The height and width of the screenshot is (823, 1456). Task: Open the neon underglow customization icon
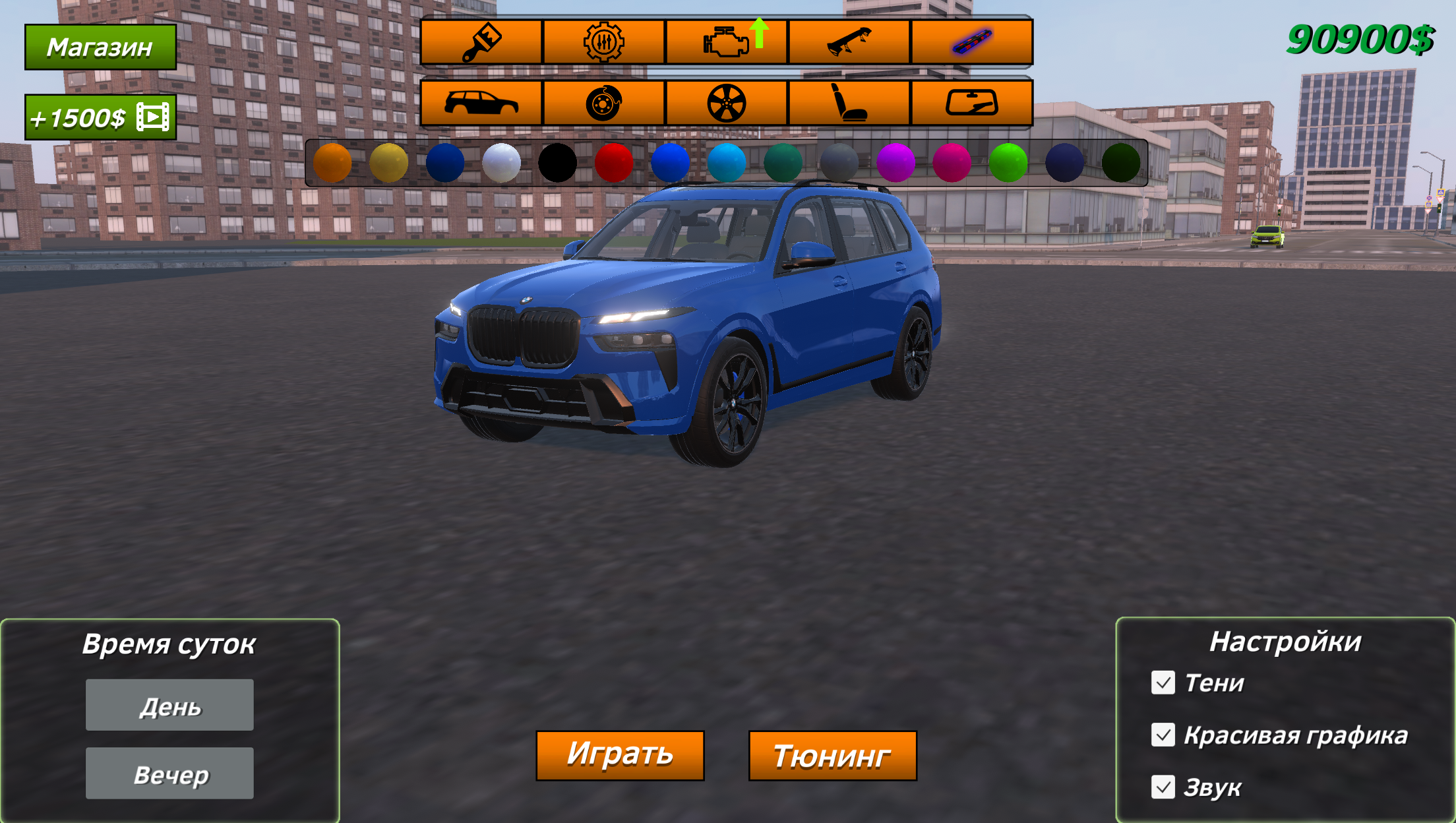click(x=971, y=42)
